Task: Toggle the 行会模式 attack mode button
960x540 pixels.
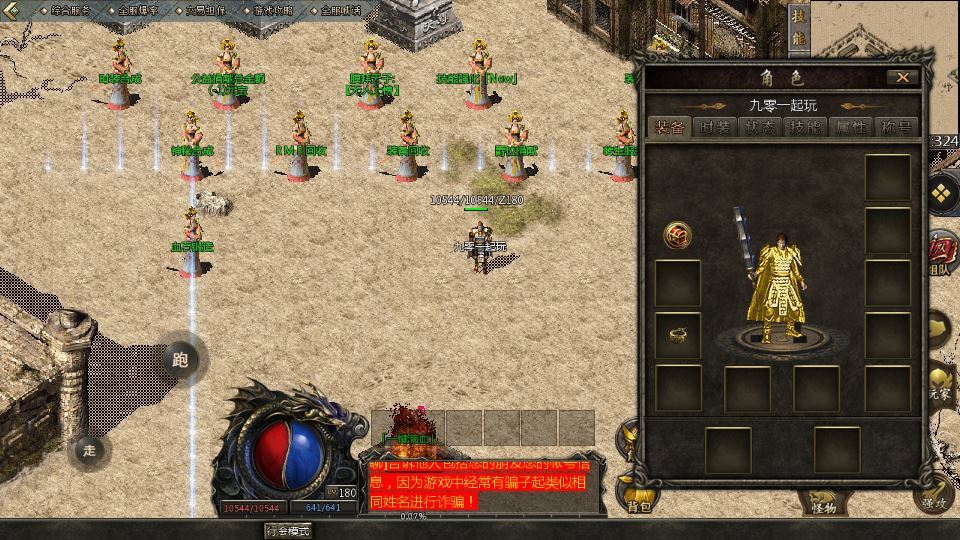Action: (x=288, y=531)
